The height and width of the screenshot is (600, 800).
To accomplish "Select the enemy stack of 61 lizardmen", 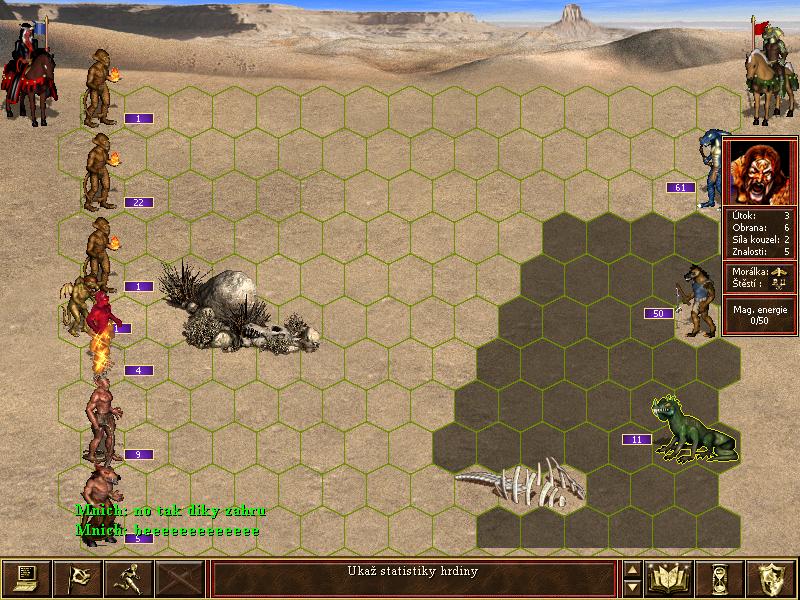I will point(712,166).
